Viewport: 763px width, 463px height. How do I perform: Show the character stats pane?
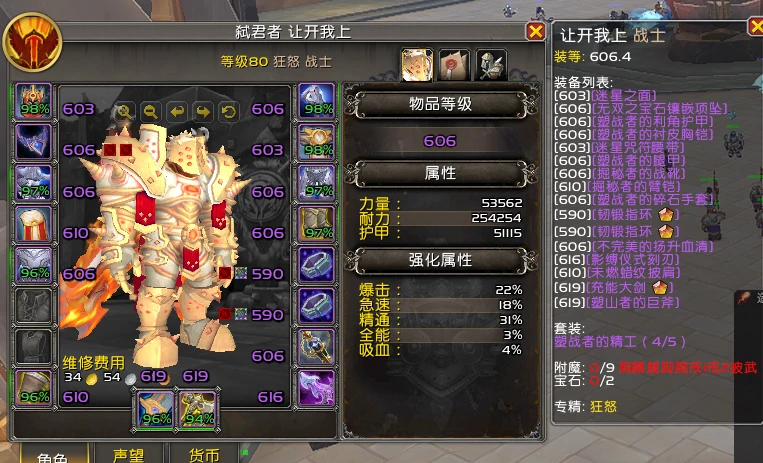tap(417, 65)
